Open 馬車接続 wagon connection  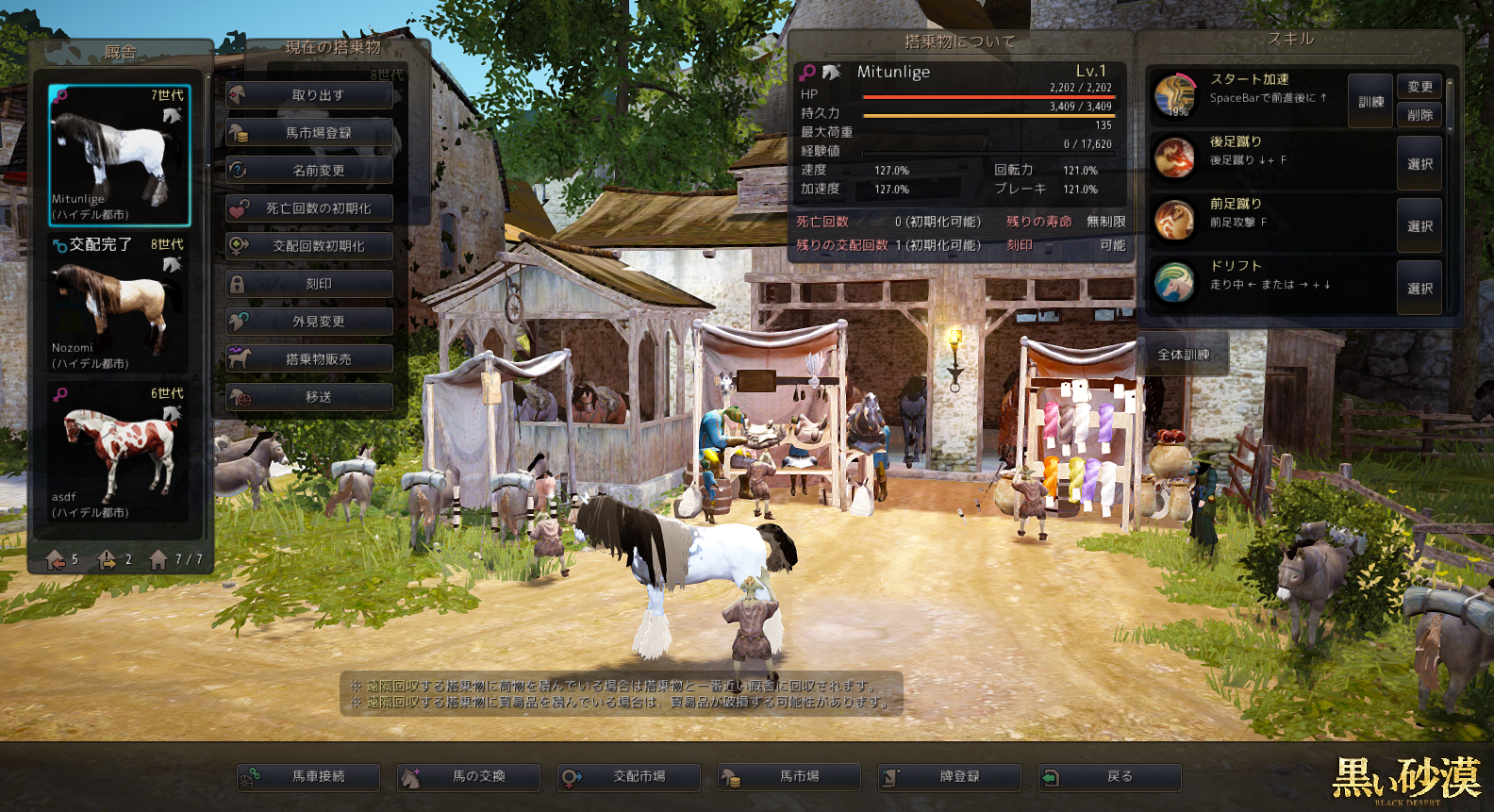click(x=308, y=777)
